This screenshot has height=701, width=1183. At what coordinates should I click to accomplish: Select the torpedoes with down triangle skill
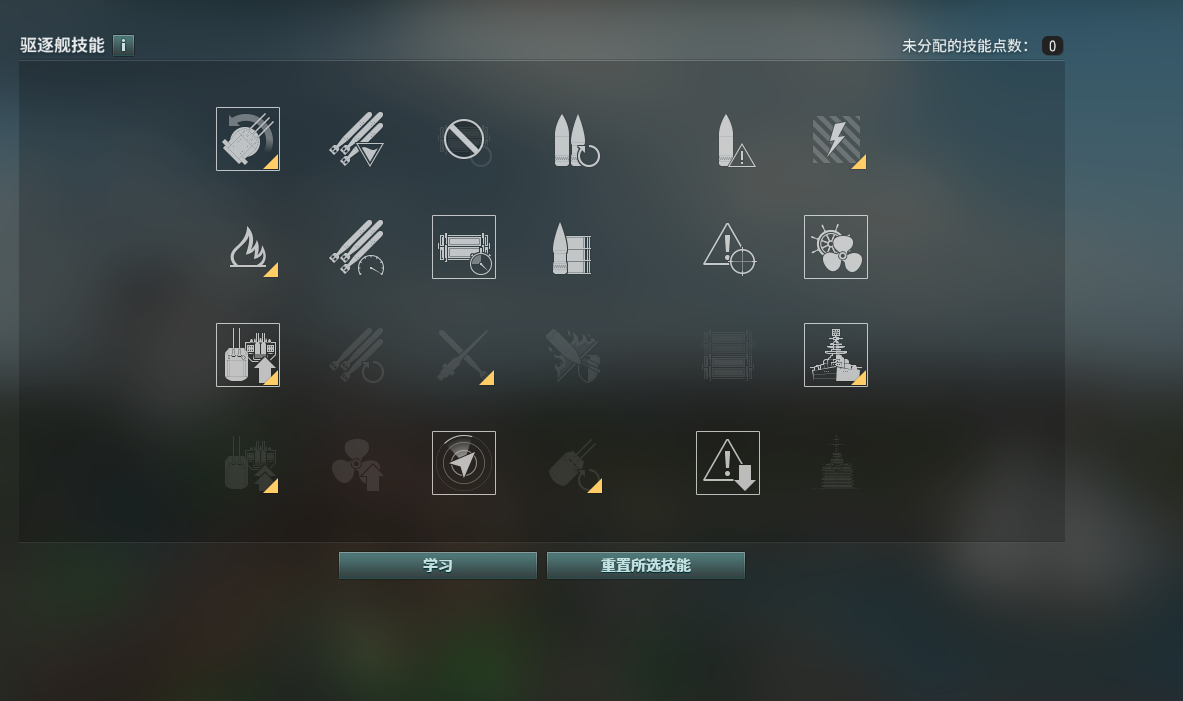click(356, 139)
